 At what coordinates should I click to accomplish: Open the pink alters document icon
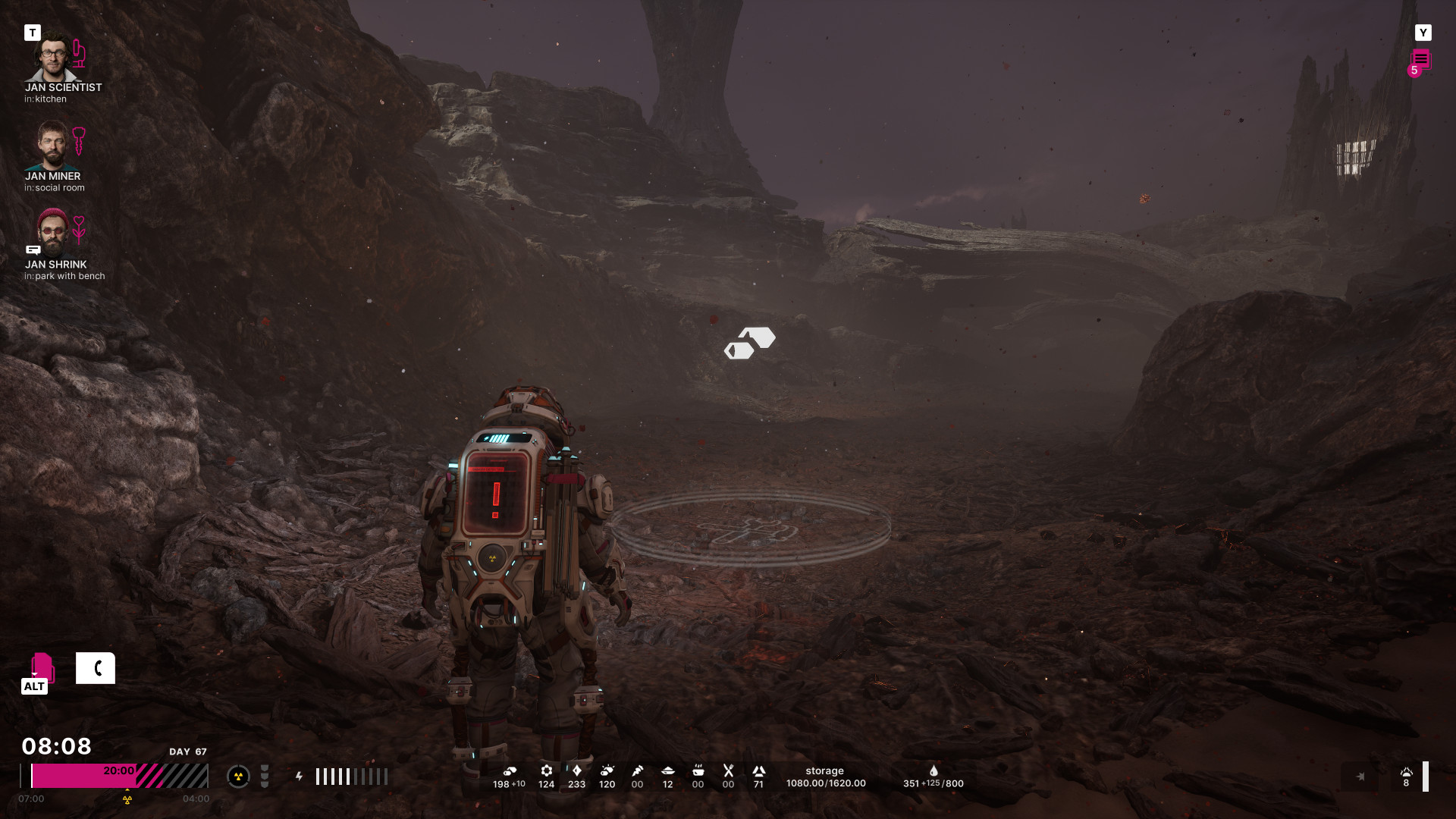[x=42, y=667]
